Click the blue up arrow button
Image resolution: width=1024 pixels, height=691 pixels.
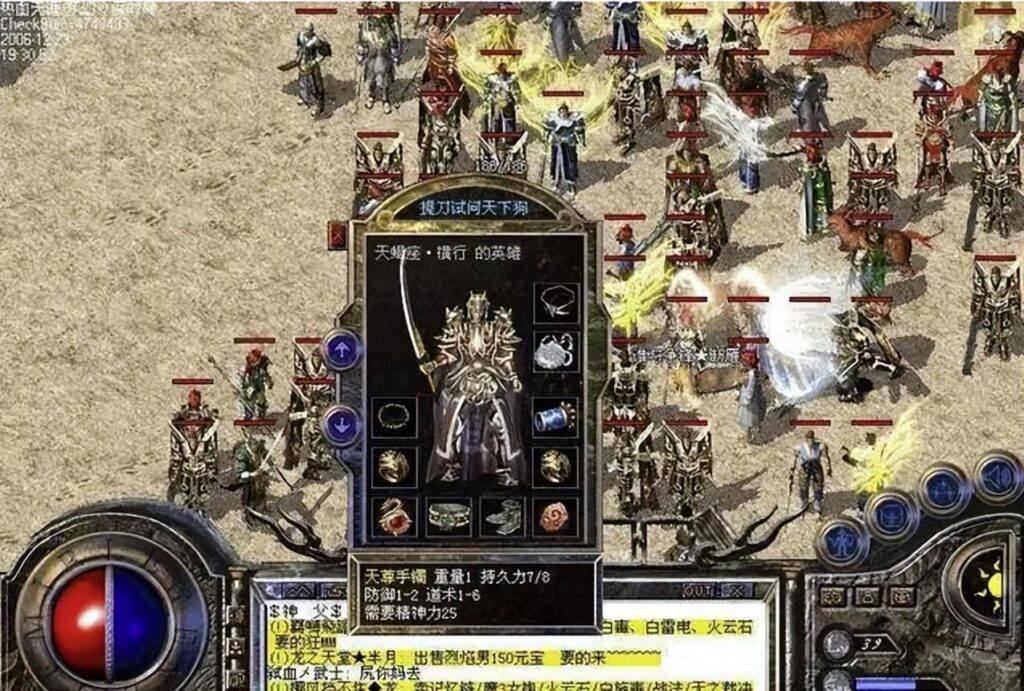[342, 350]
